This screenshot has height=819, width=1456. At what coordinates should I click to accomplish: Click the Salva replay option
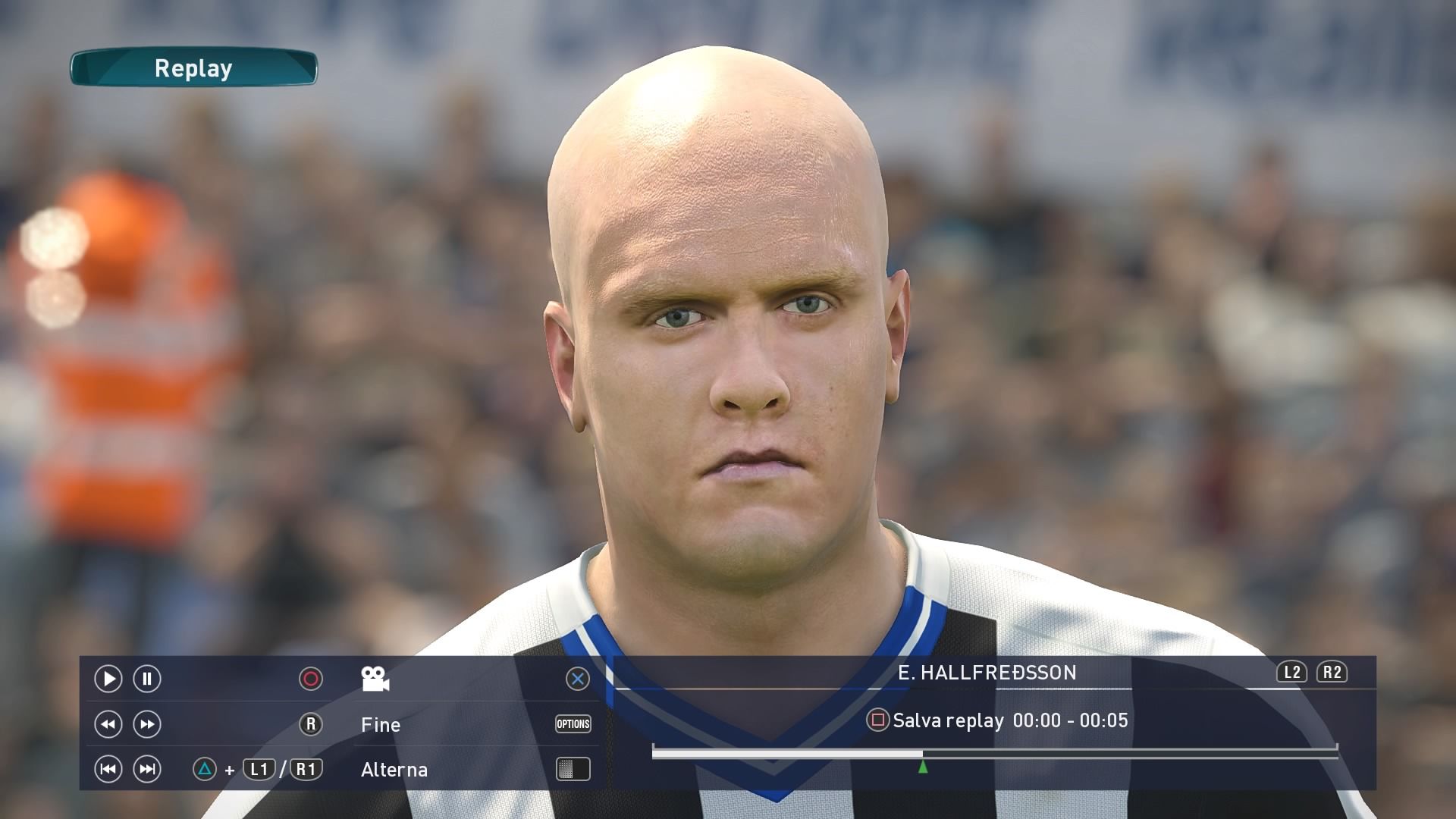click(948, 720)
